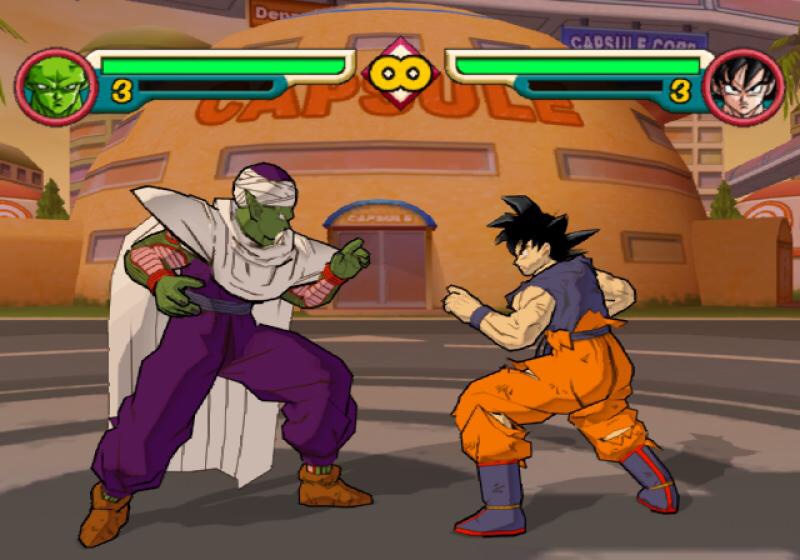The height and width of the screenshot is (560, 800).
Task: Click Goku's character portrait icon
Action: click(x=743, y=86)
